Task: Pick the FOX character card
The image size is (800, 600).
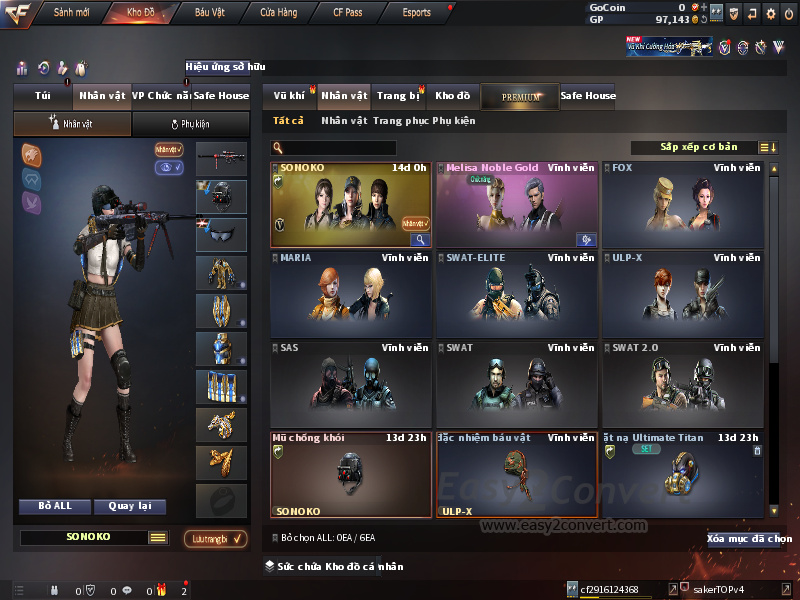Action: [x=684, y=204]
